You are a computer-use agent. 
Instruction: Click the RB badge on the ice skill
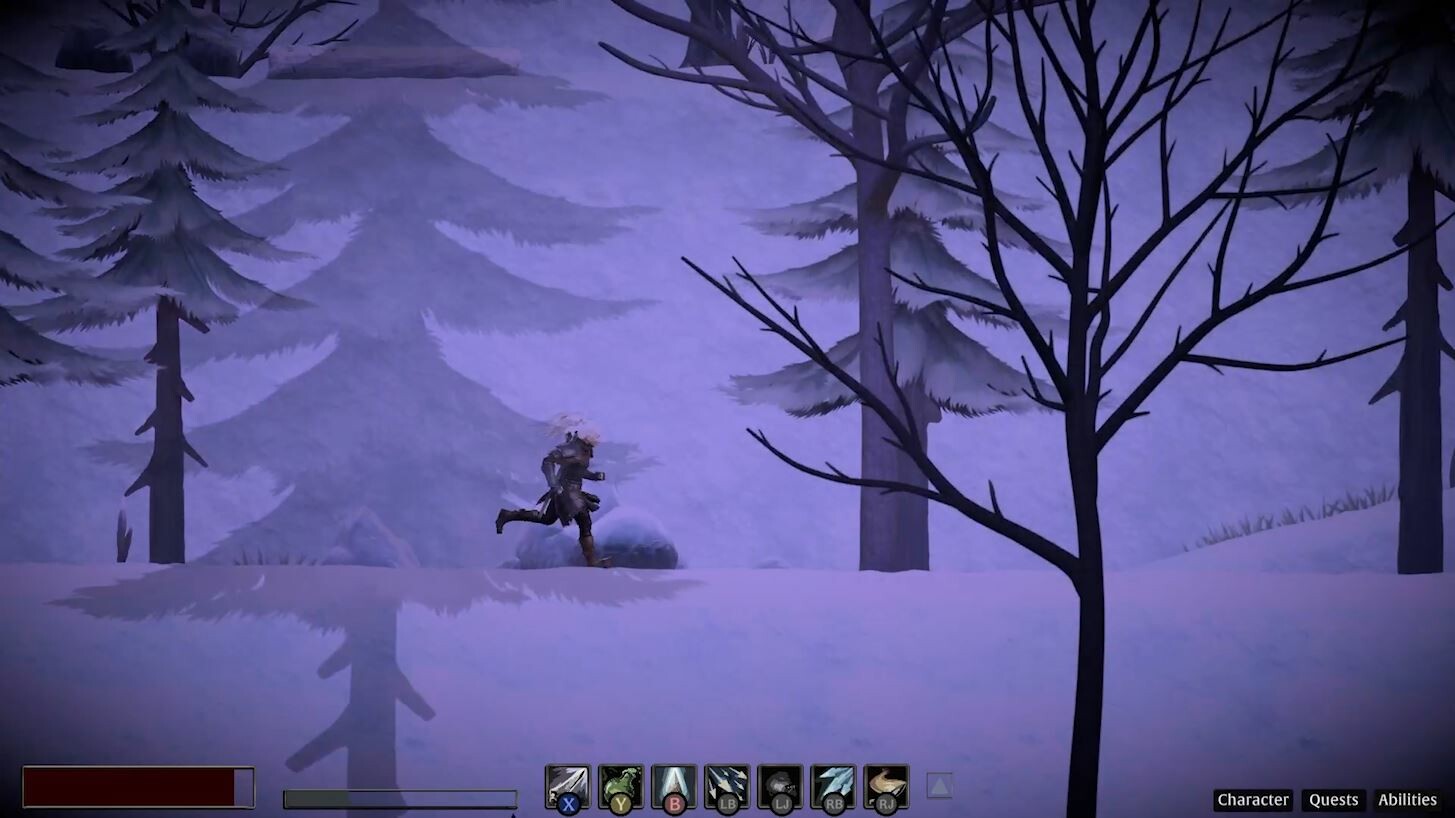pos(835,803)
